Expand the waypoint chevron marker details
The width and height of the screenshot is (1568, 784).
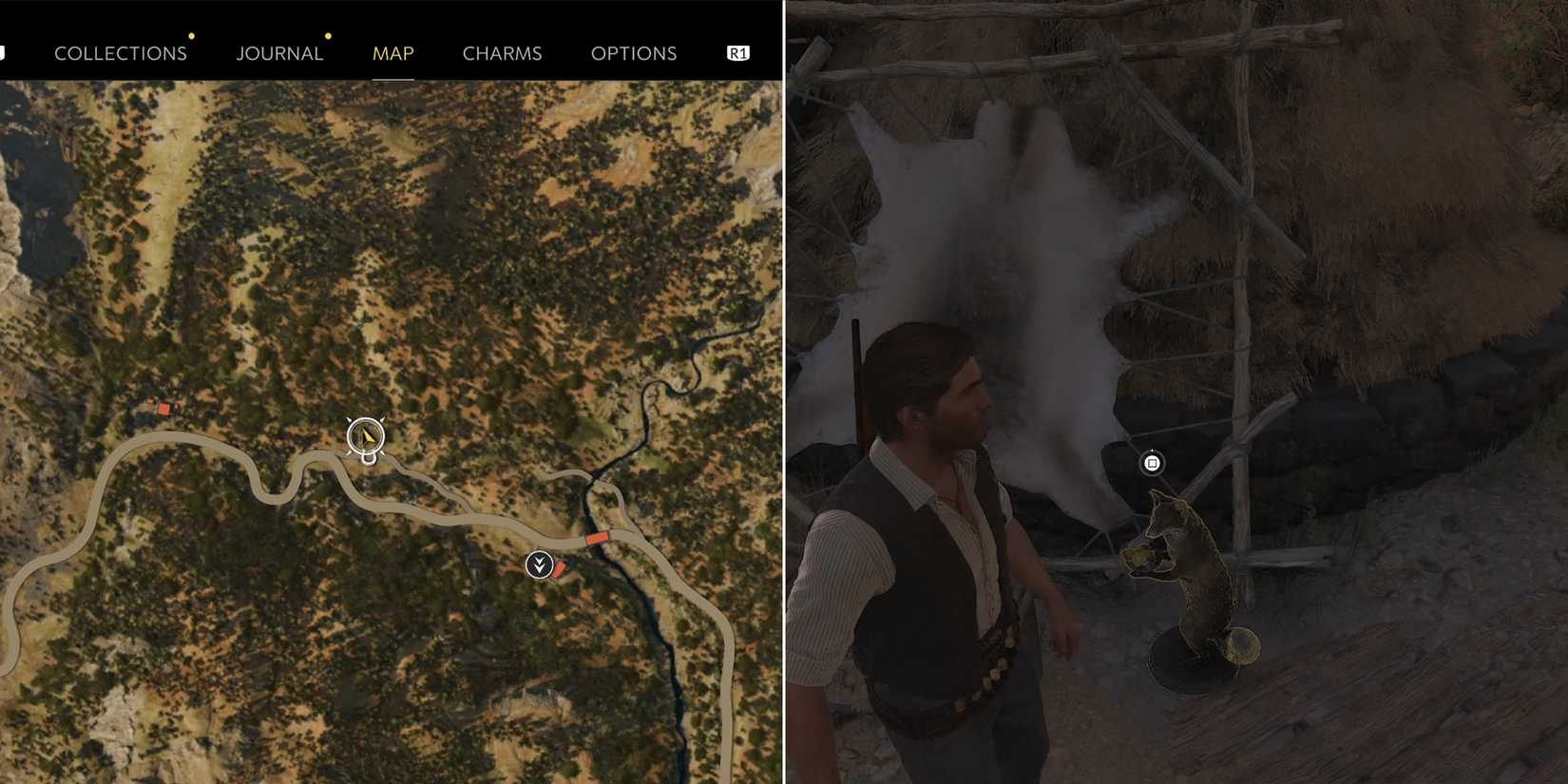click(539, 564)
